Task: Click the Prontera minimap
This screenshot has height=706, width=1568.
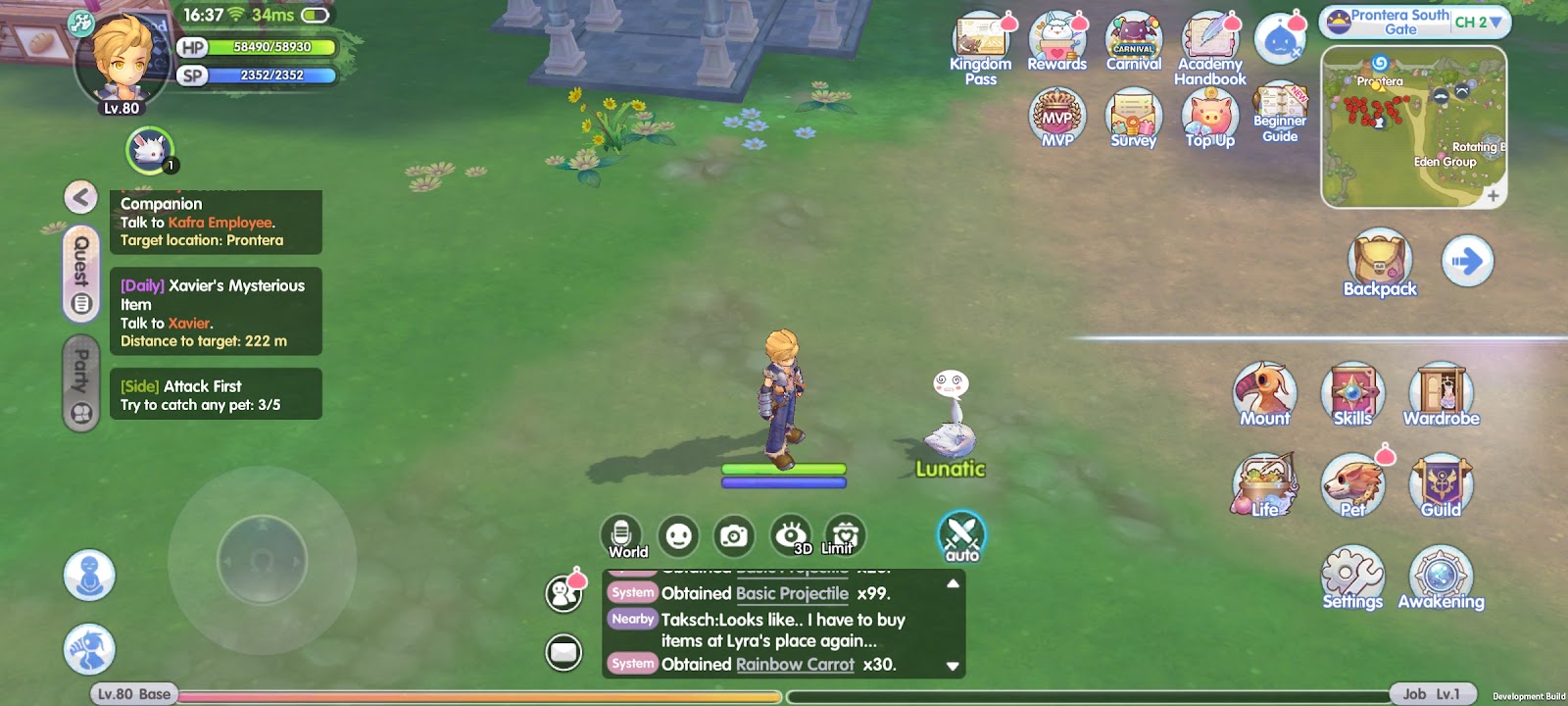Action: (1413, 127)
